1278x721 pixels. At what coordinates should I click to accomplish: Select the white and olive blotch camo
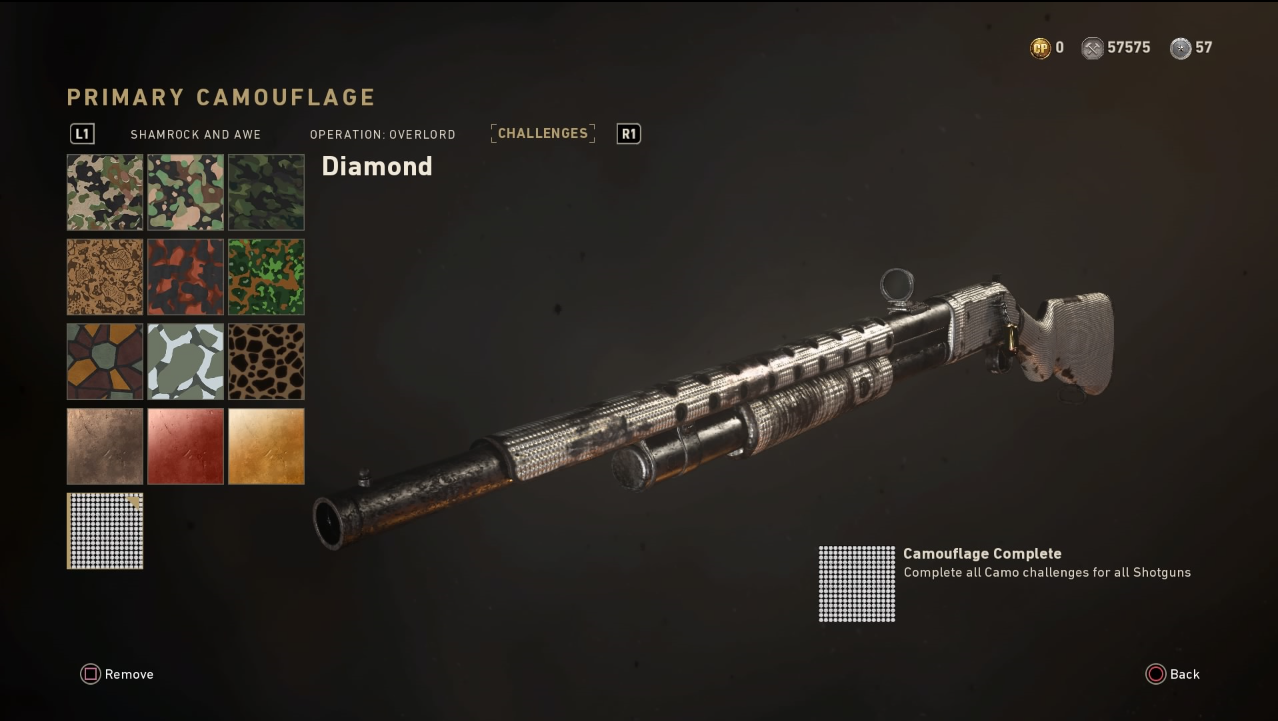pyautogui.click(x=186, y=361)
